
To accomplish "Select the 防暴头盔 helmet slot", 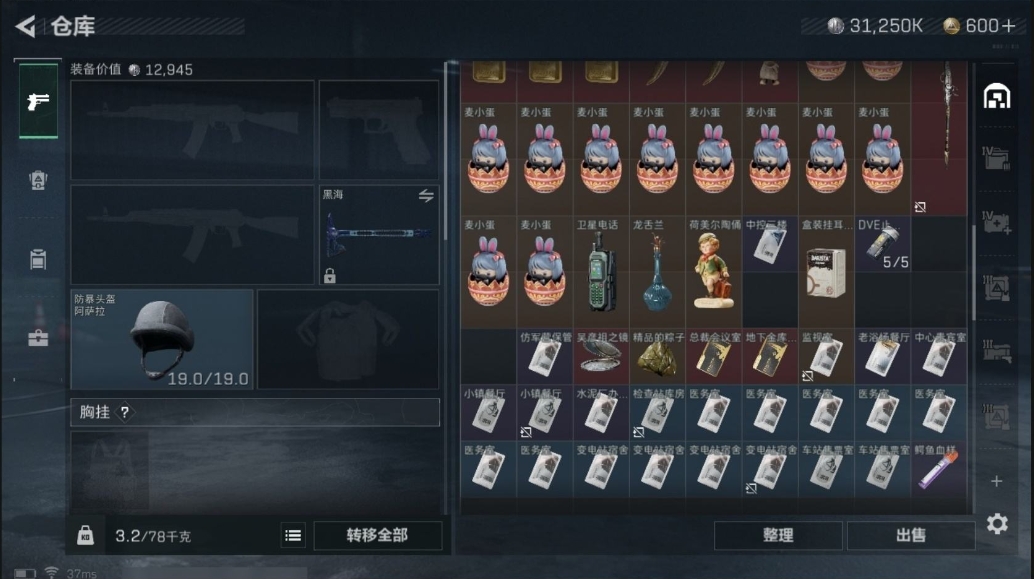I will click(162, 339).
